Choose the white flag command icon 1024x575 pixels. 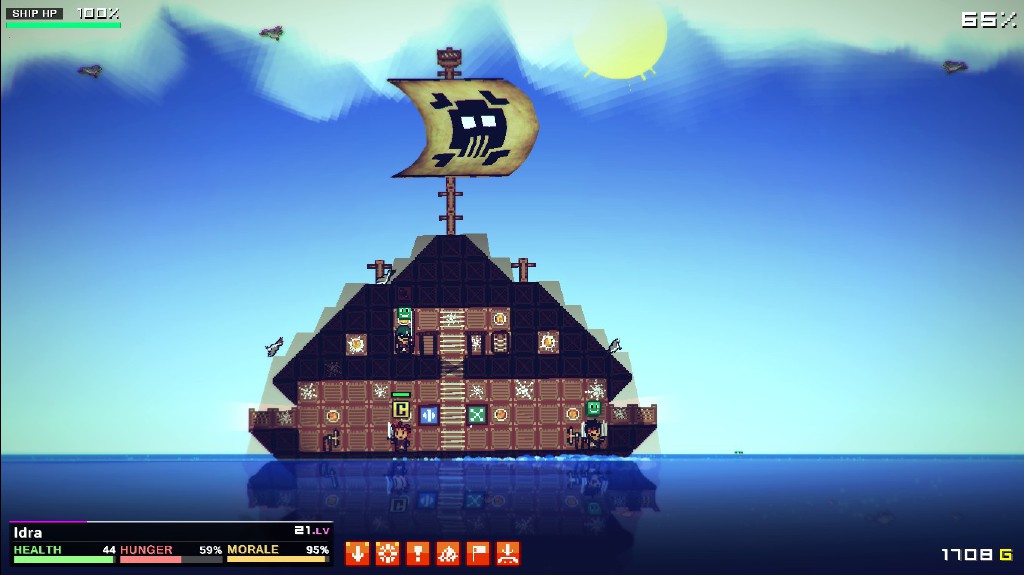478,553
